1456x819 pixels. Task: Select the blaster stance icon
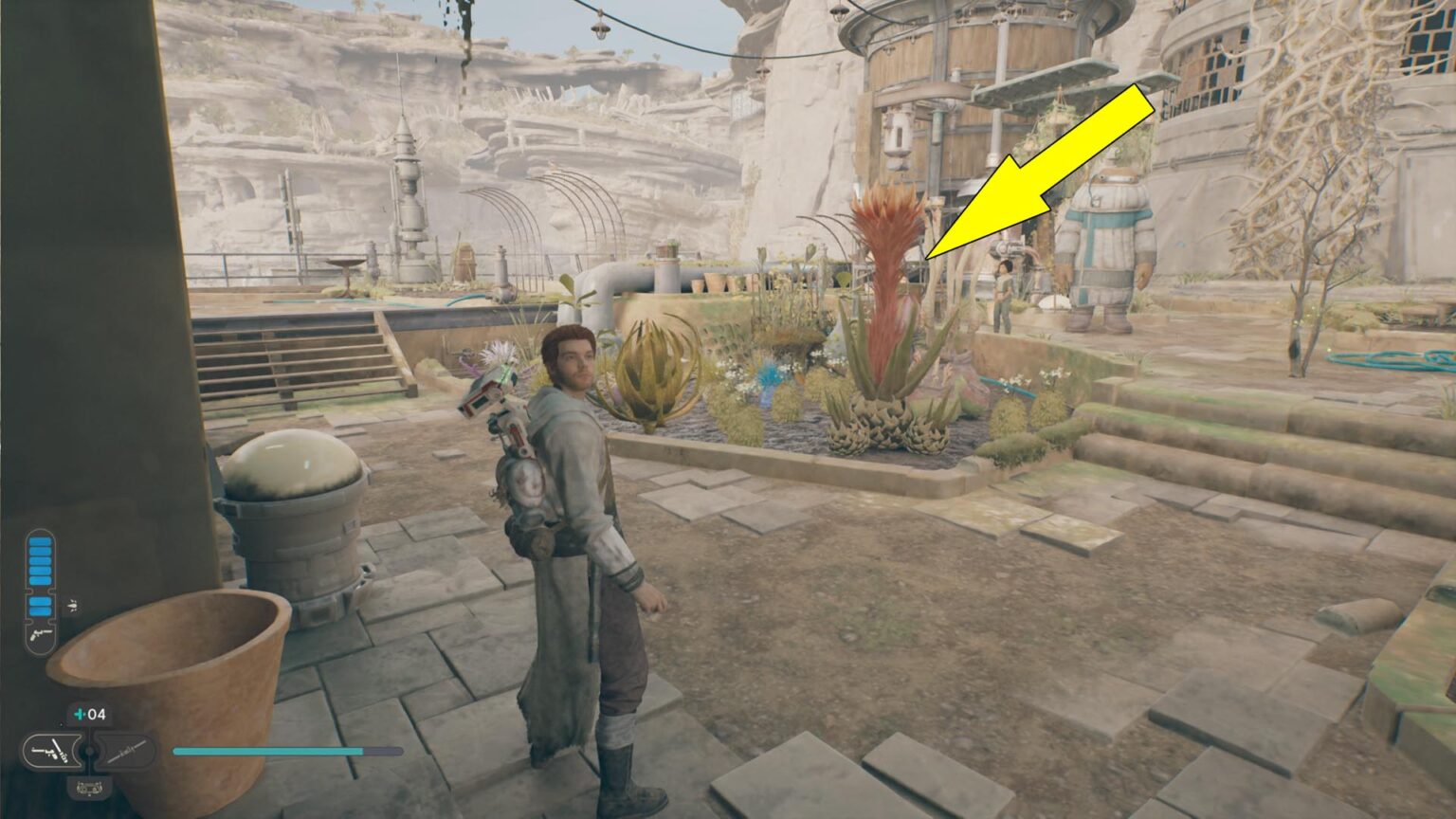pos(52,751)
